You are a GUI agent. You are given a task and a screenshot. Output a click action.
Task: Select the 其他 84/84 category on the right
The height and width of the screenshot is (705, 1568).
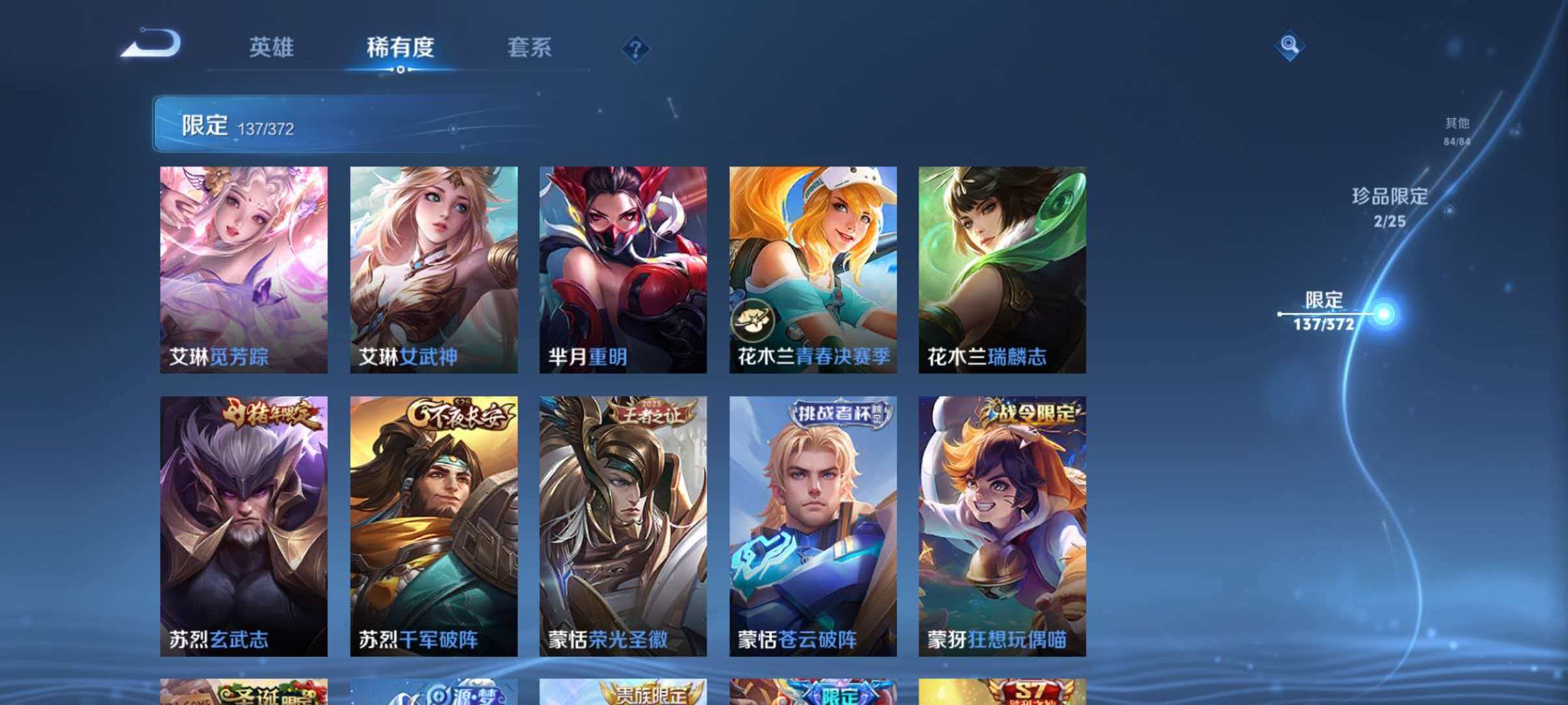(x=1458, y=130)
